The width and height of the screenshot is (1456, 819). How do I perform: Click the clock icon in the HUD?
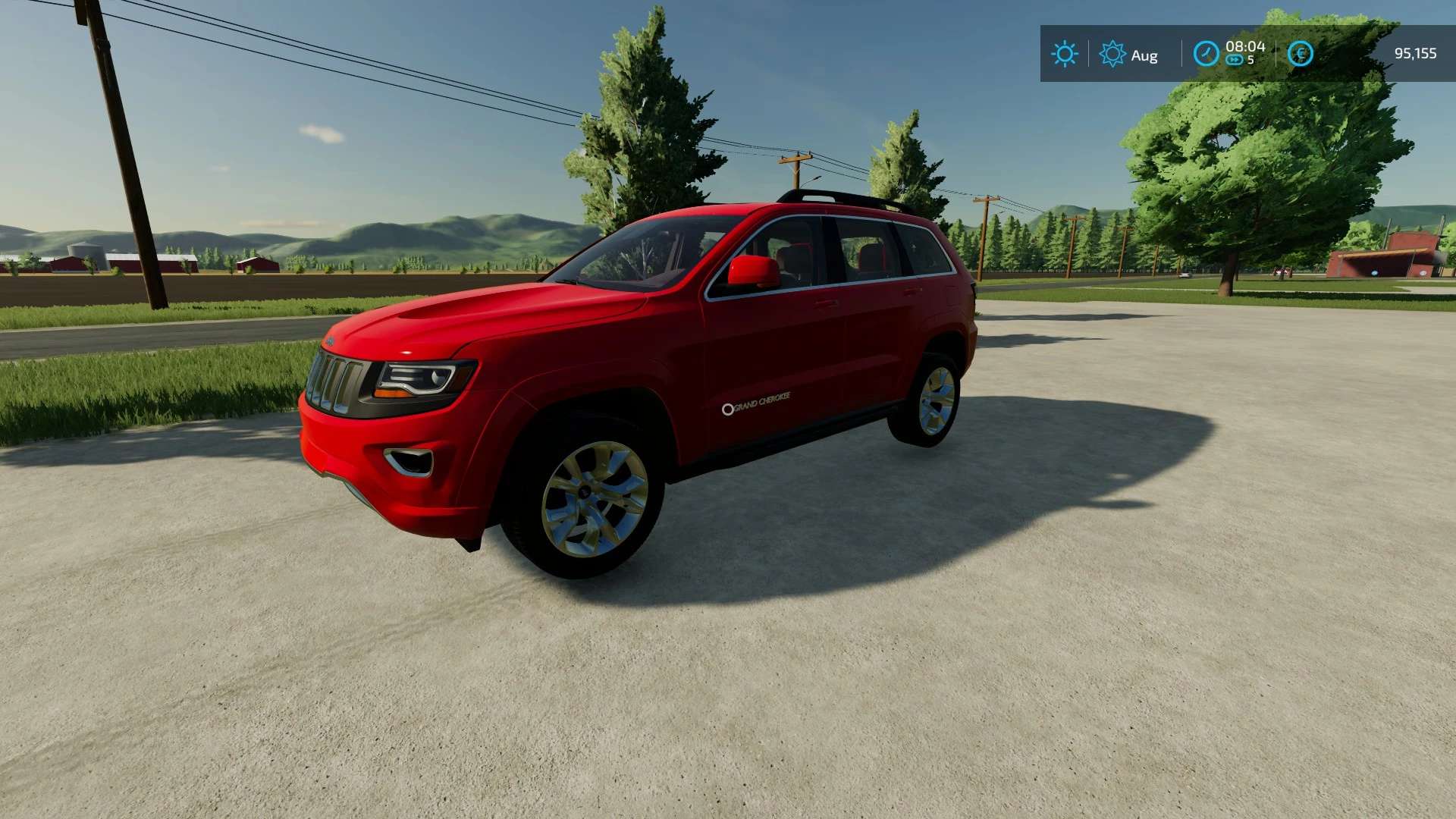pyautogui.click(x=1206, y=54)
